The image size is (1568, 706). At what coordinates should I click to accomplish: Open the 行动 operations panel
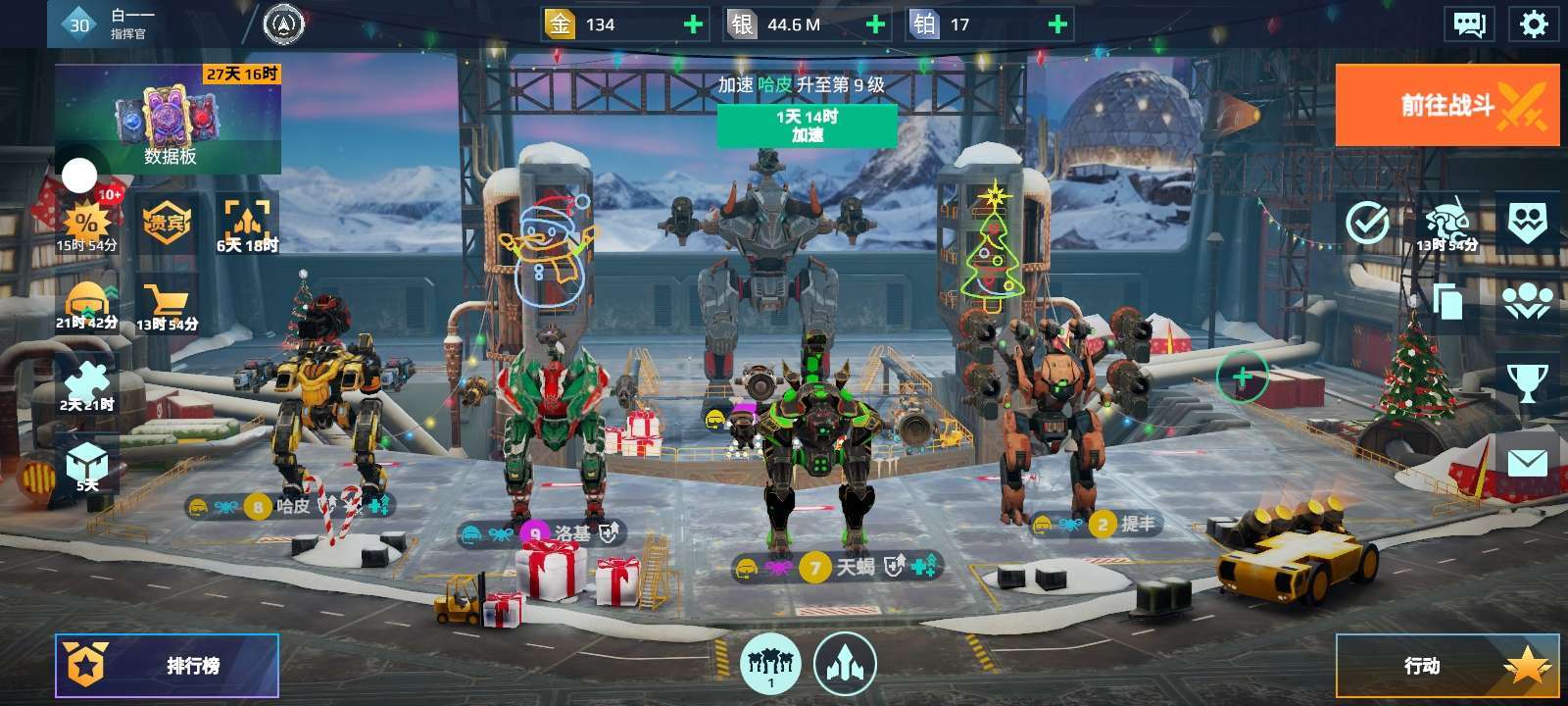click(1447, 666)
